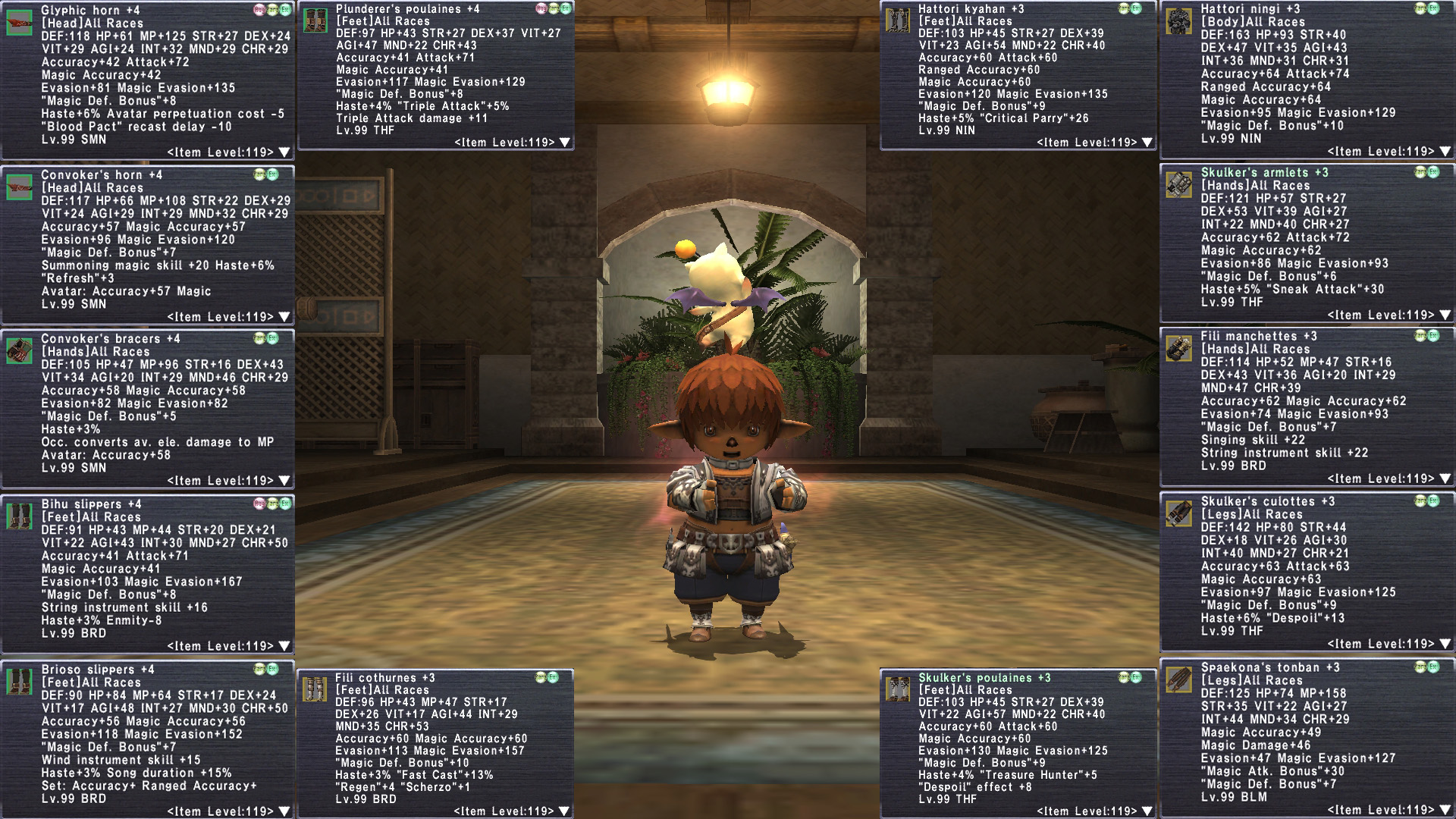Toggle the Plunderer's poulaines +4 description arrow

click(x=565, y=143)
